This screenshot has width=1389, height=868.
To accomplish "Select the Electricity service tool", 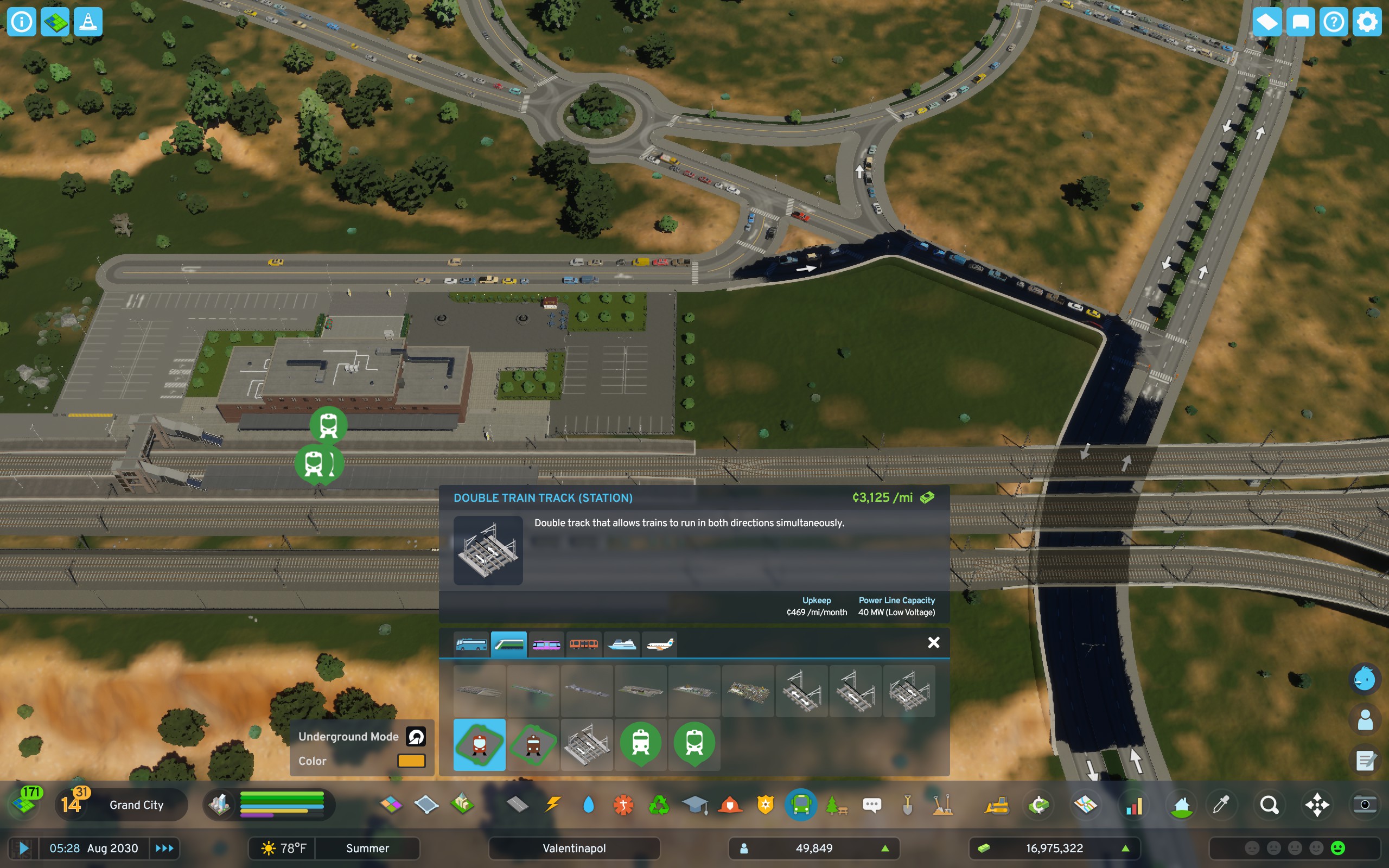I will point(553,805).
